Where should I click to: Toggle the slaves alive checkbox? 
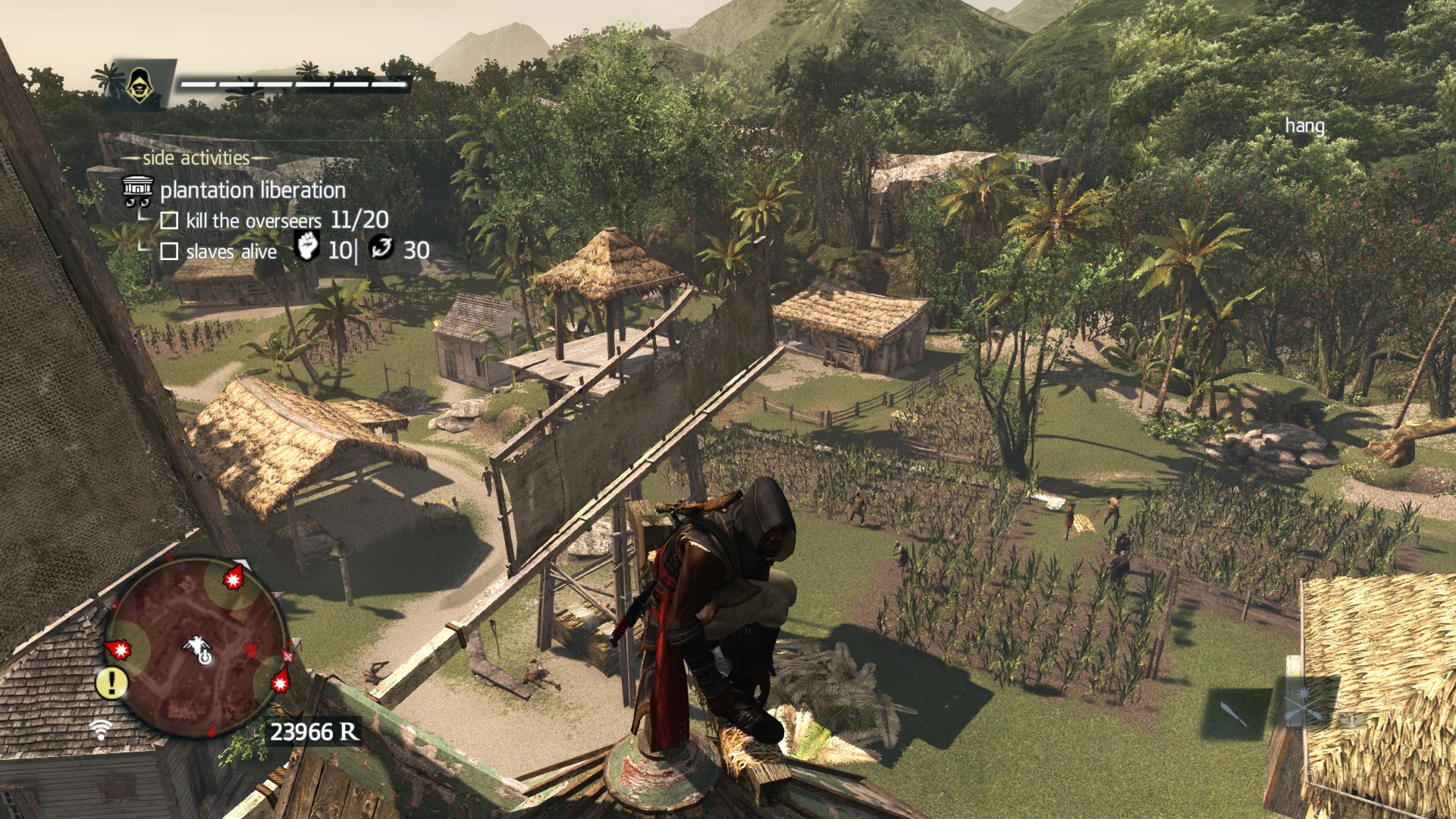click(169, 251)
